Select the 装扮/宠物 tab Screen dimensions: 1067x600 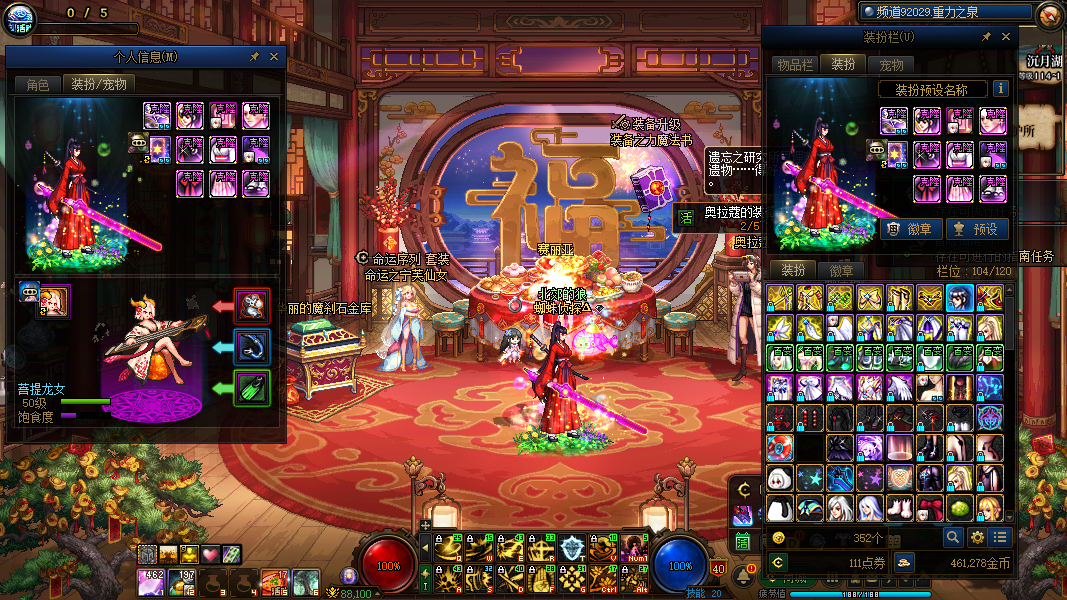(98, 85)
